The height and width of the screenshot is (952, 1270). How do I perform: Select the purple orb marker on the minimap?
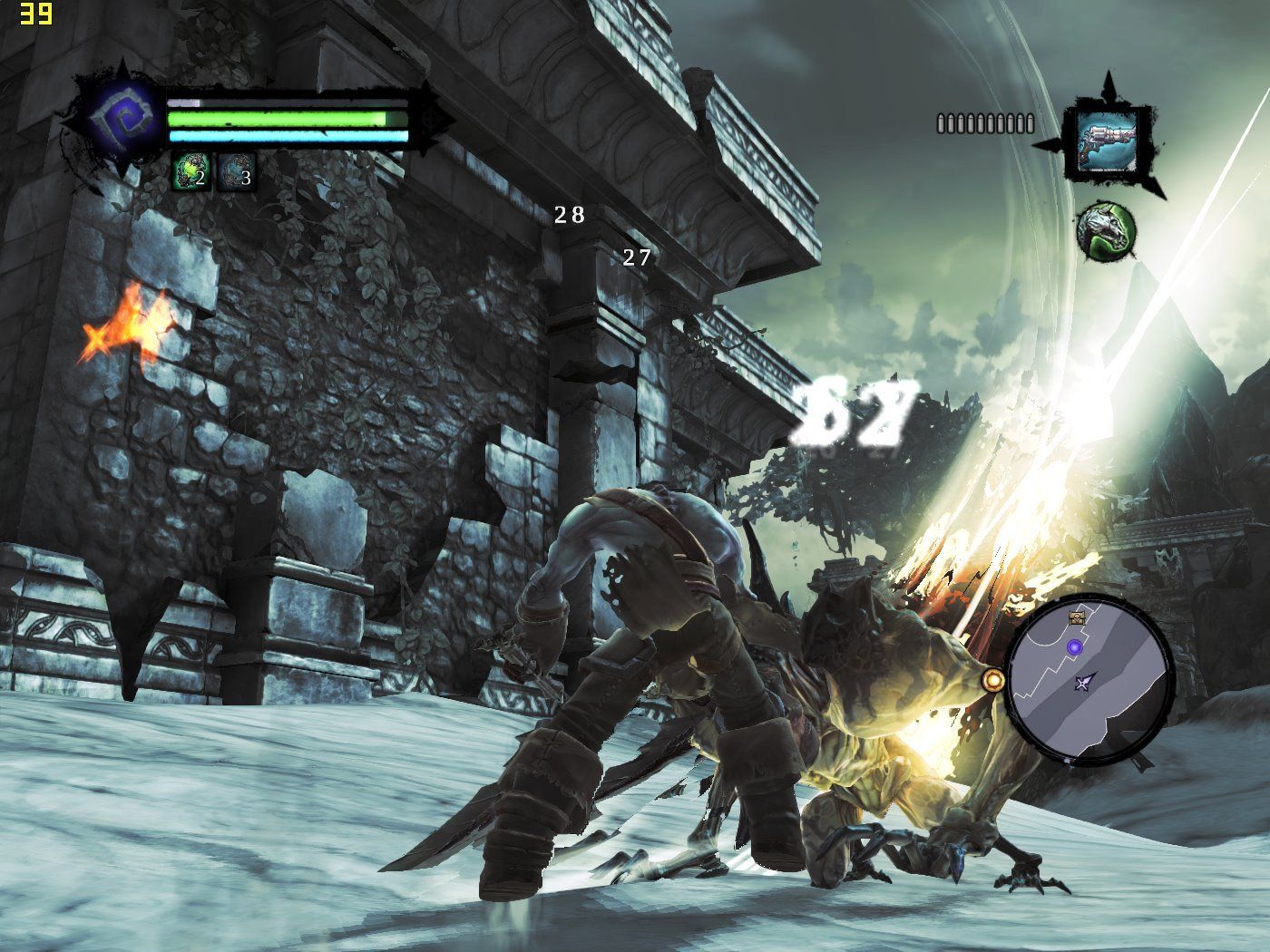(x=1075, y=647)
